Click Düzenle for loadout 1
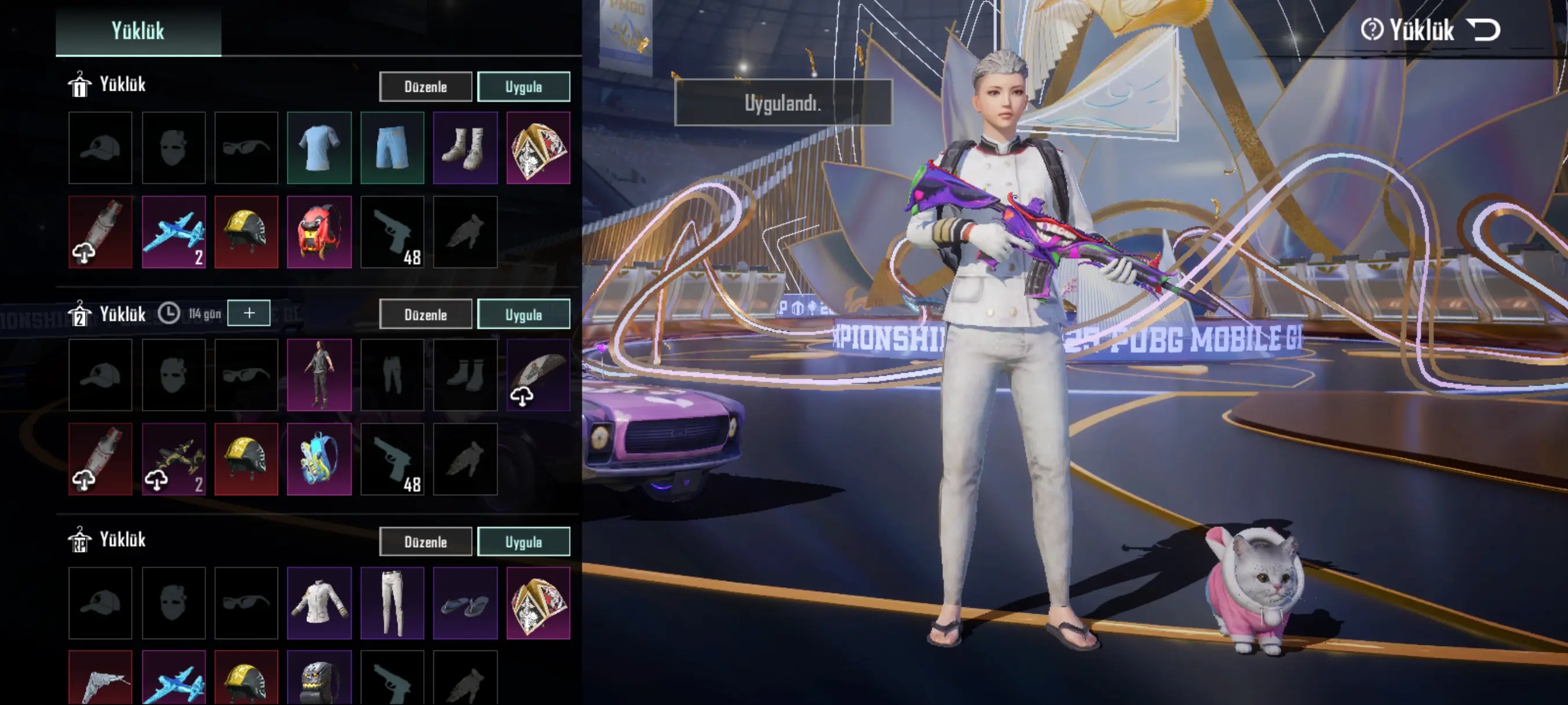 [426, 86]
